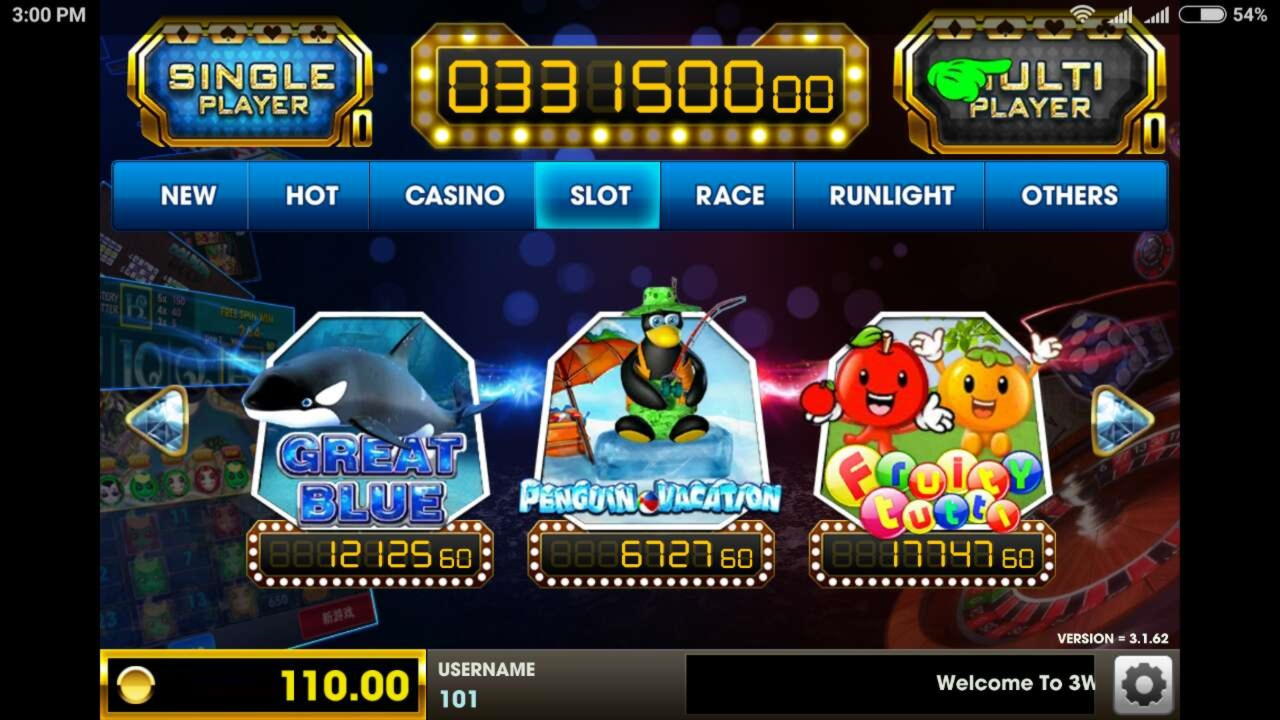Switch to the NEW tab

click(186, 196)
